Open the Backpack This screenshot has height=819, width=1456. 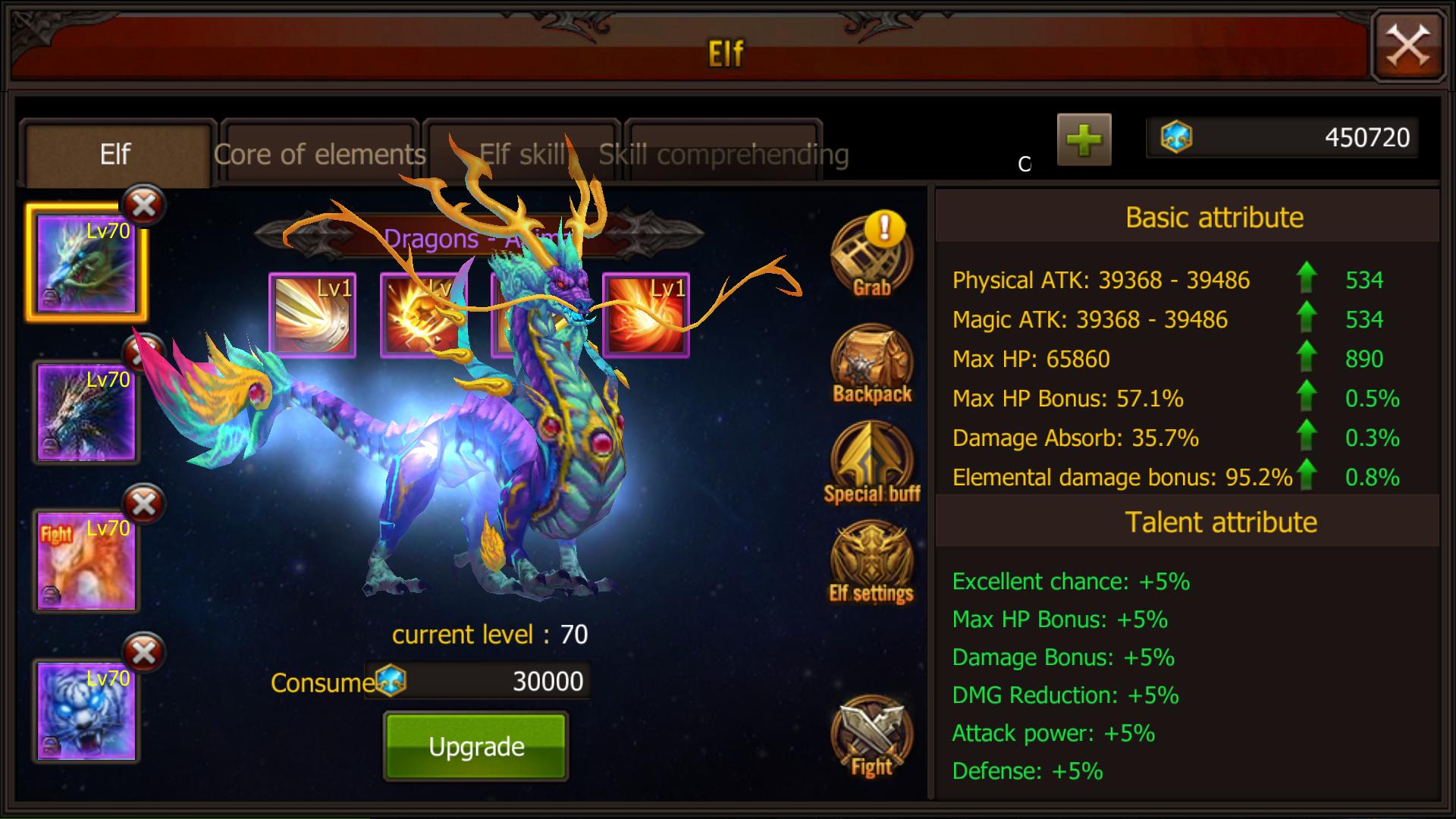click(871, 364)
